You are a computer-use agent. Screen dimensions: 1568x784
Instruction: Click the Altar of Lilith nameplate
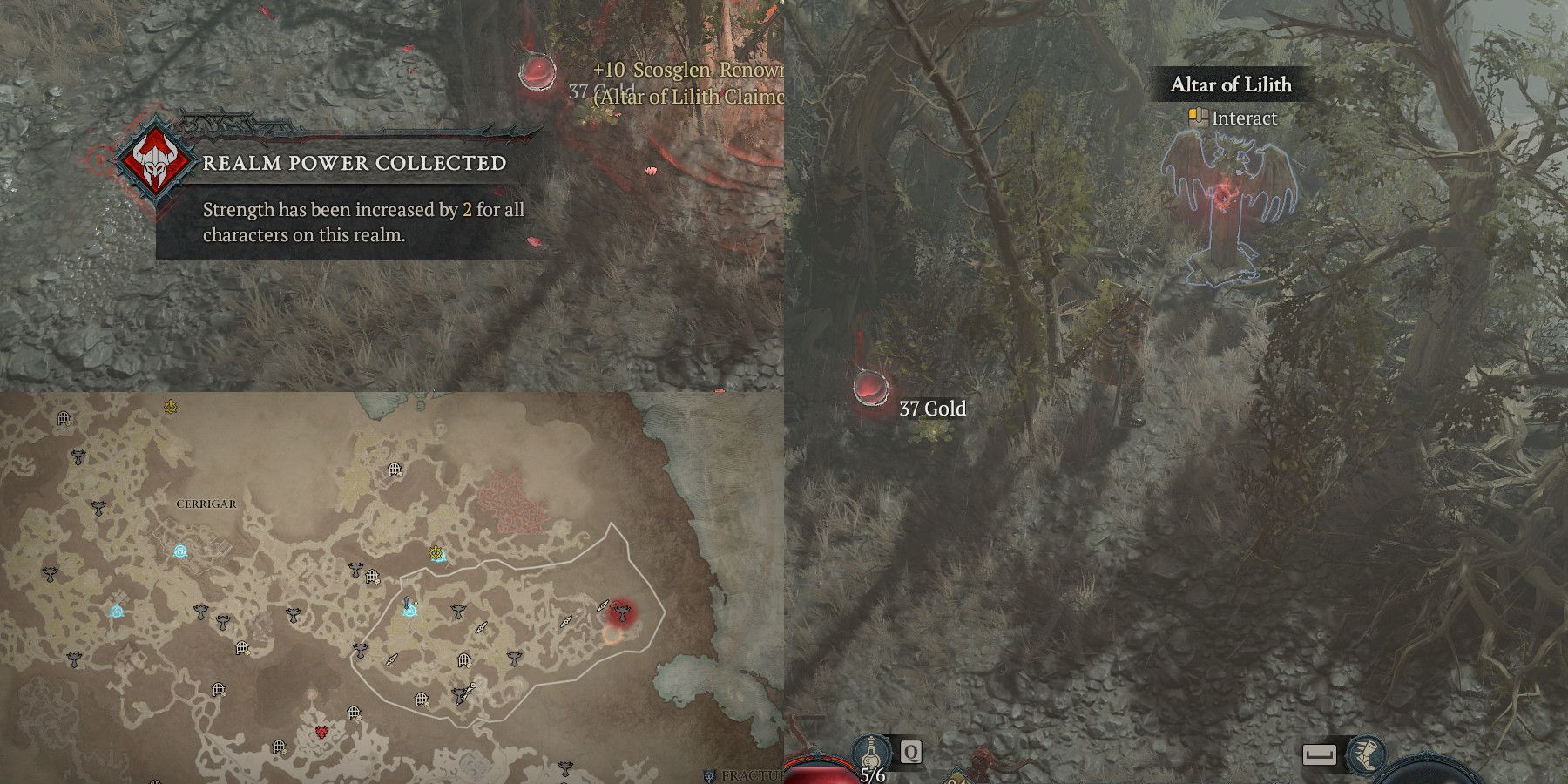pyautogui.click(x=1230, y=84)
